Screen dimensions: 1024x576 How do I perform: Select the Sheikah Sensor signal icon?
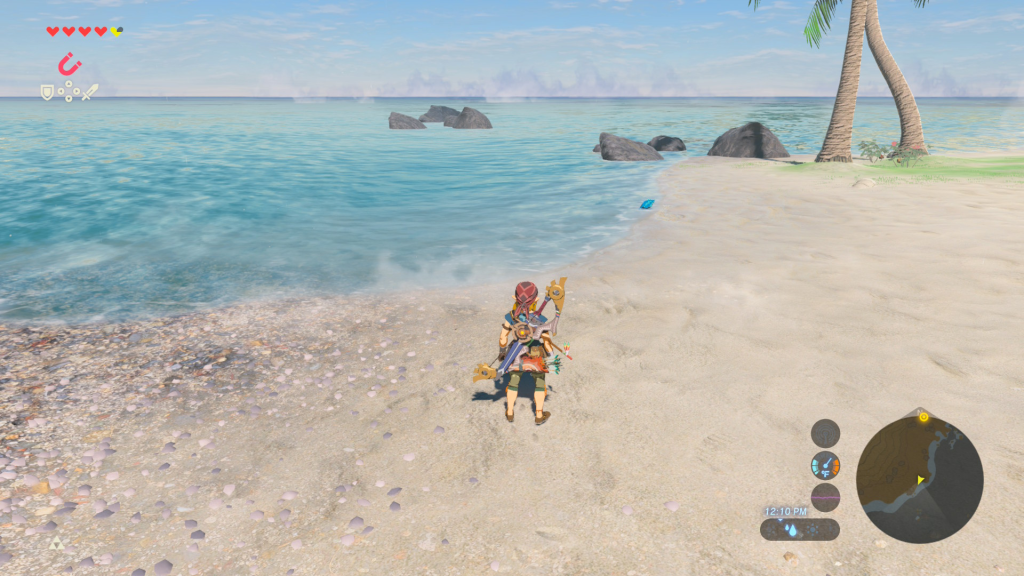tap(825, 432)
